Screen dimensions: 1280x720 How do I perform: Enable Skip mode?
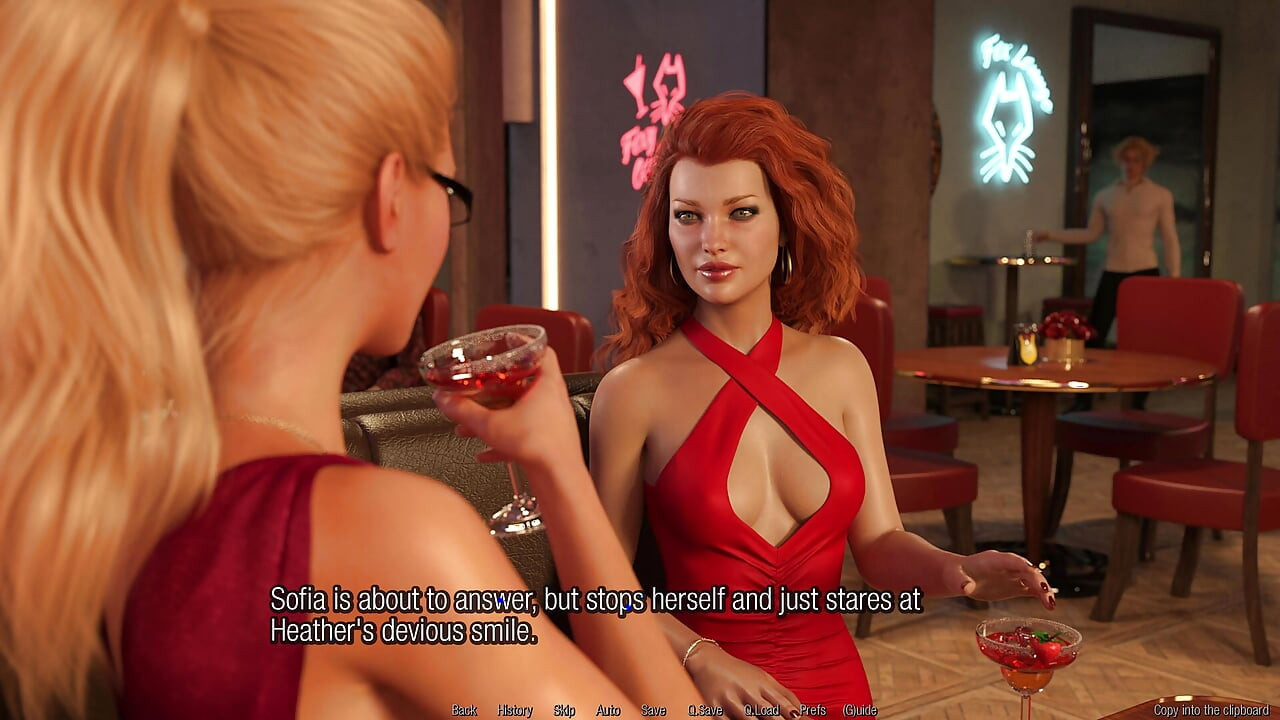point(563,709)
